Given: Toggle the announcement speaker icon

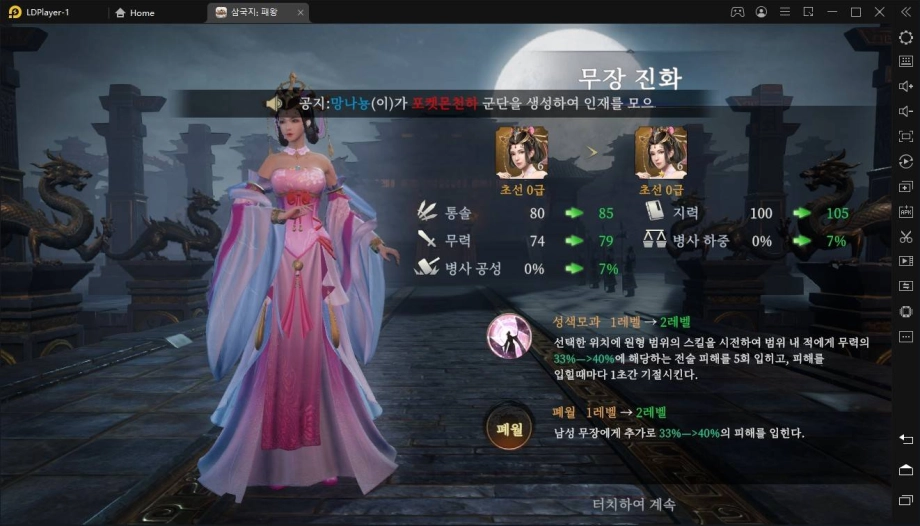Looking at the screenshot, I should tap(273, 103).
